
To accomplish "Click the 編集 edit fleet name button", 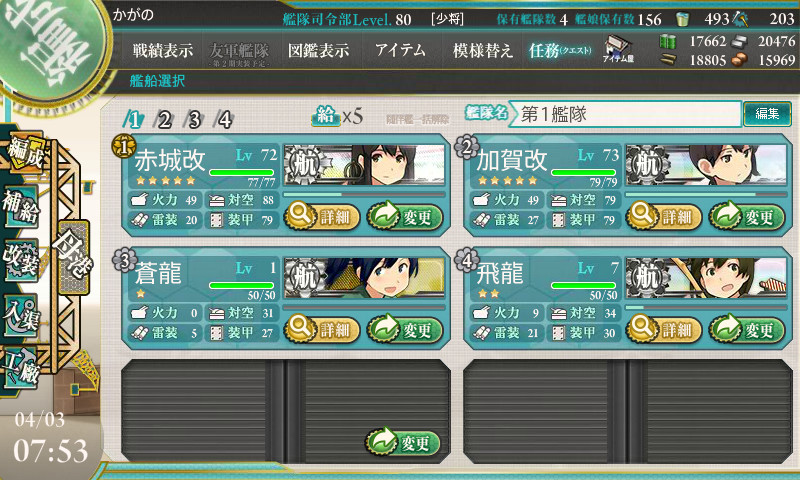I will click(x=767, y=114).
